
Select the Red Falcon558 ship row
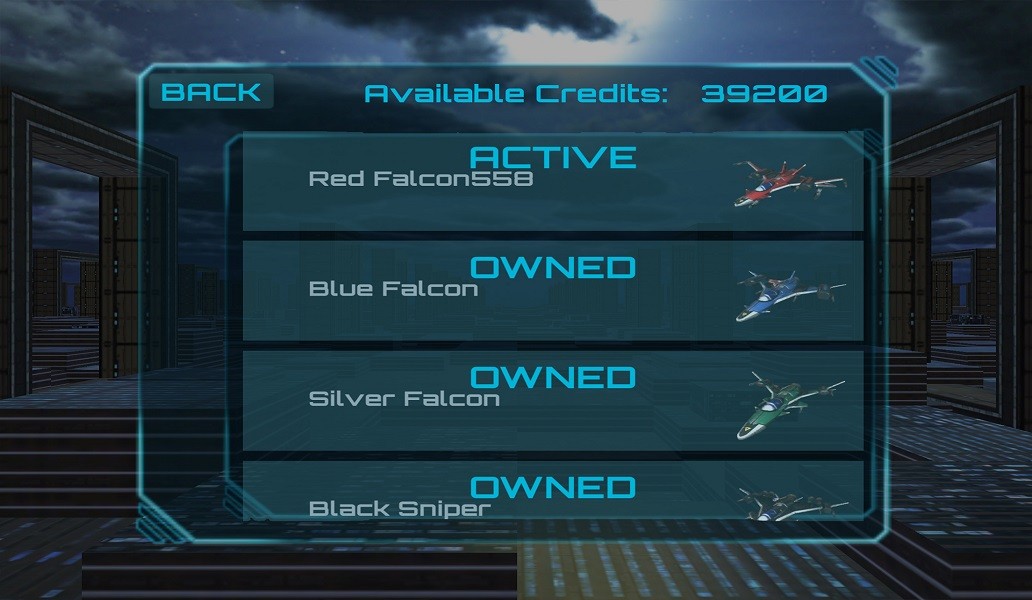pyautogui.click(x=553, y=182)
